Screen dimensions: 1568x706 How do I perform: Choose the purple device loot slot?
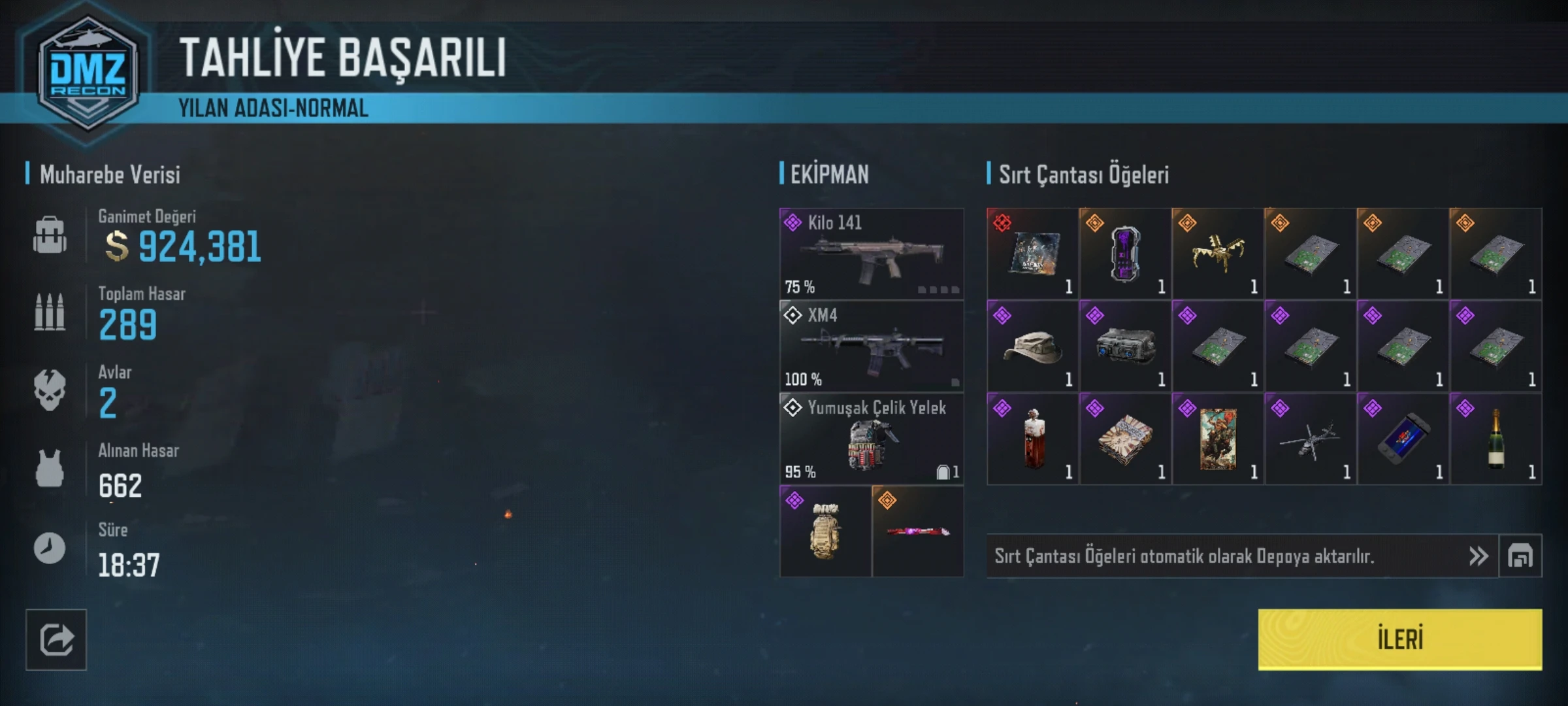click(x=1125, y=254)
